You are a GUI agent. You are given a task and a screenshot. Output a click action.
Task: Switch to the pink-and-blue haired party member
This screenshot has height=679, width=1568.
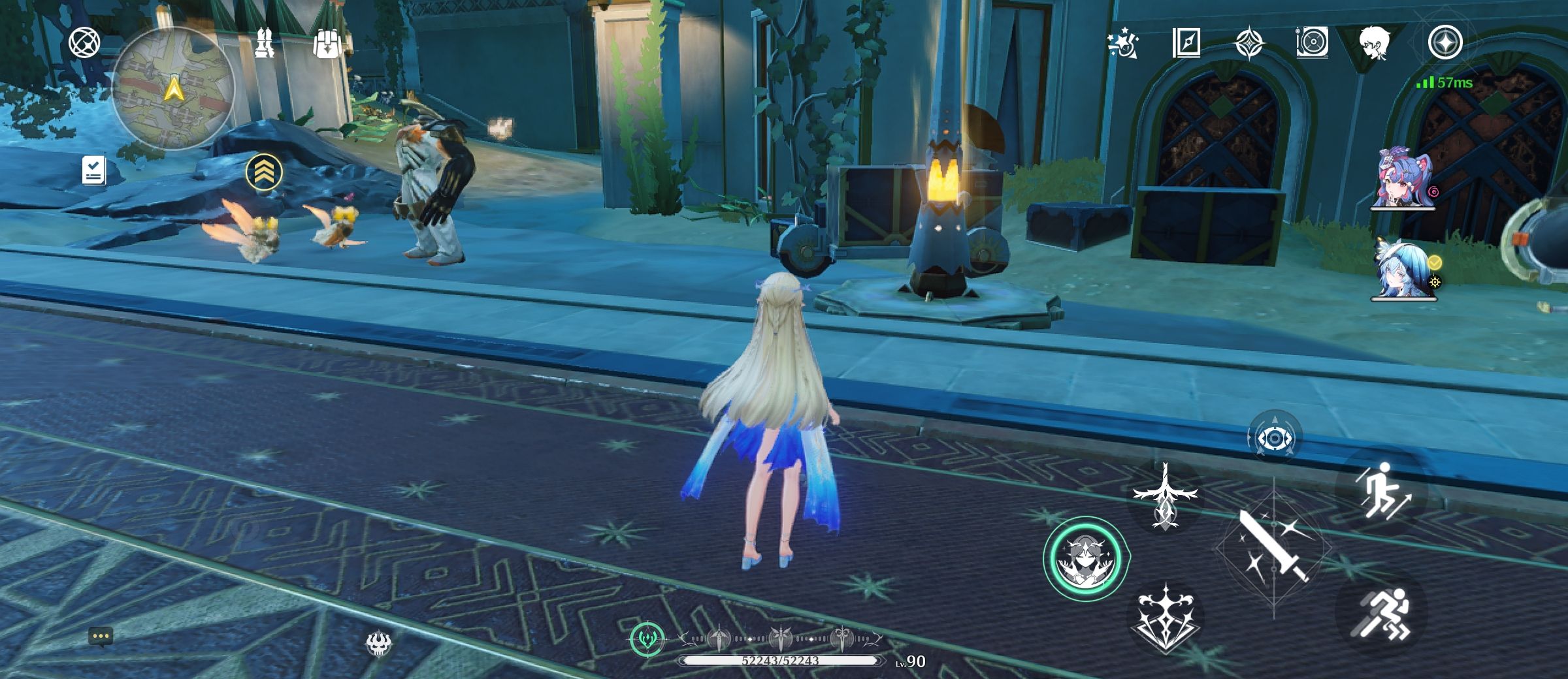[x=1402, y=178]
